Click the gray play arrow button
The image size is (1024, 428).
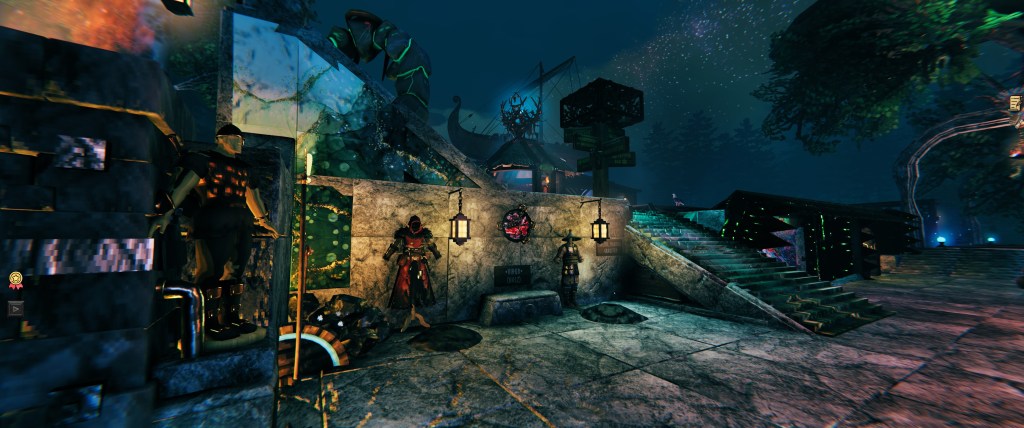click(15, 308)
